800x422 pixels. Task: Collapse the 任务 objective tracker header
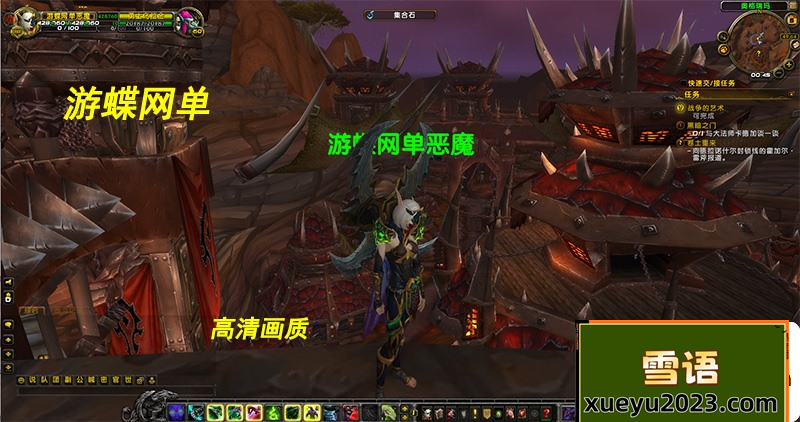(791, 93)
